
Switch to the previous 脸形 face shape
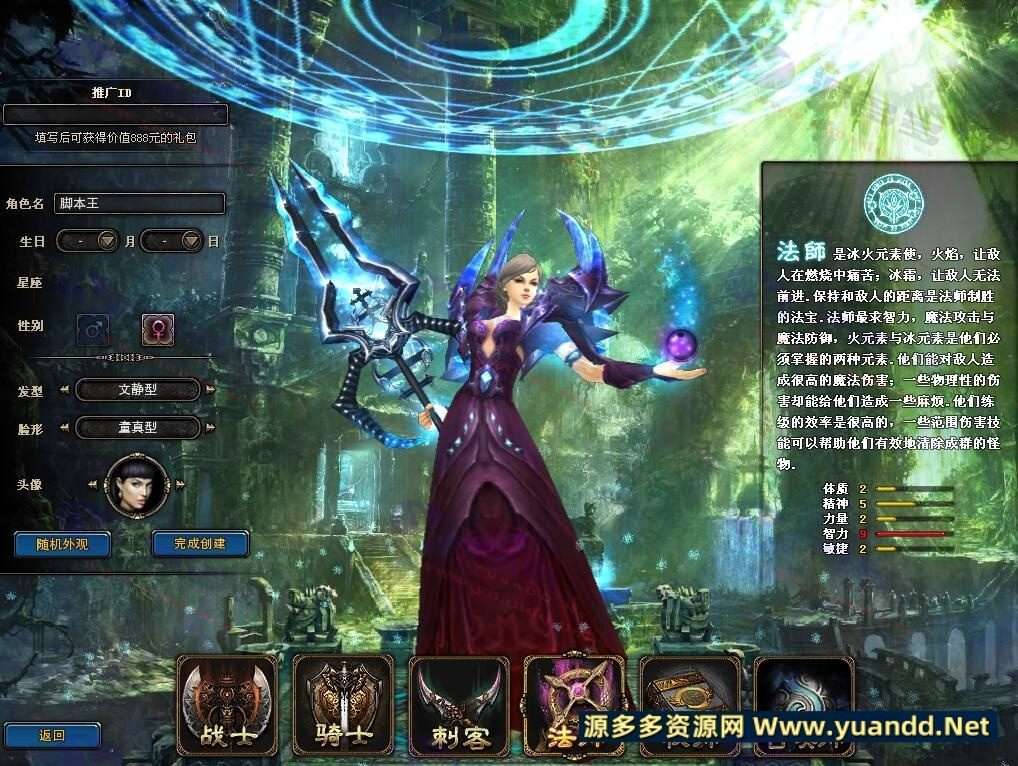65,428
